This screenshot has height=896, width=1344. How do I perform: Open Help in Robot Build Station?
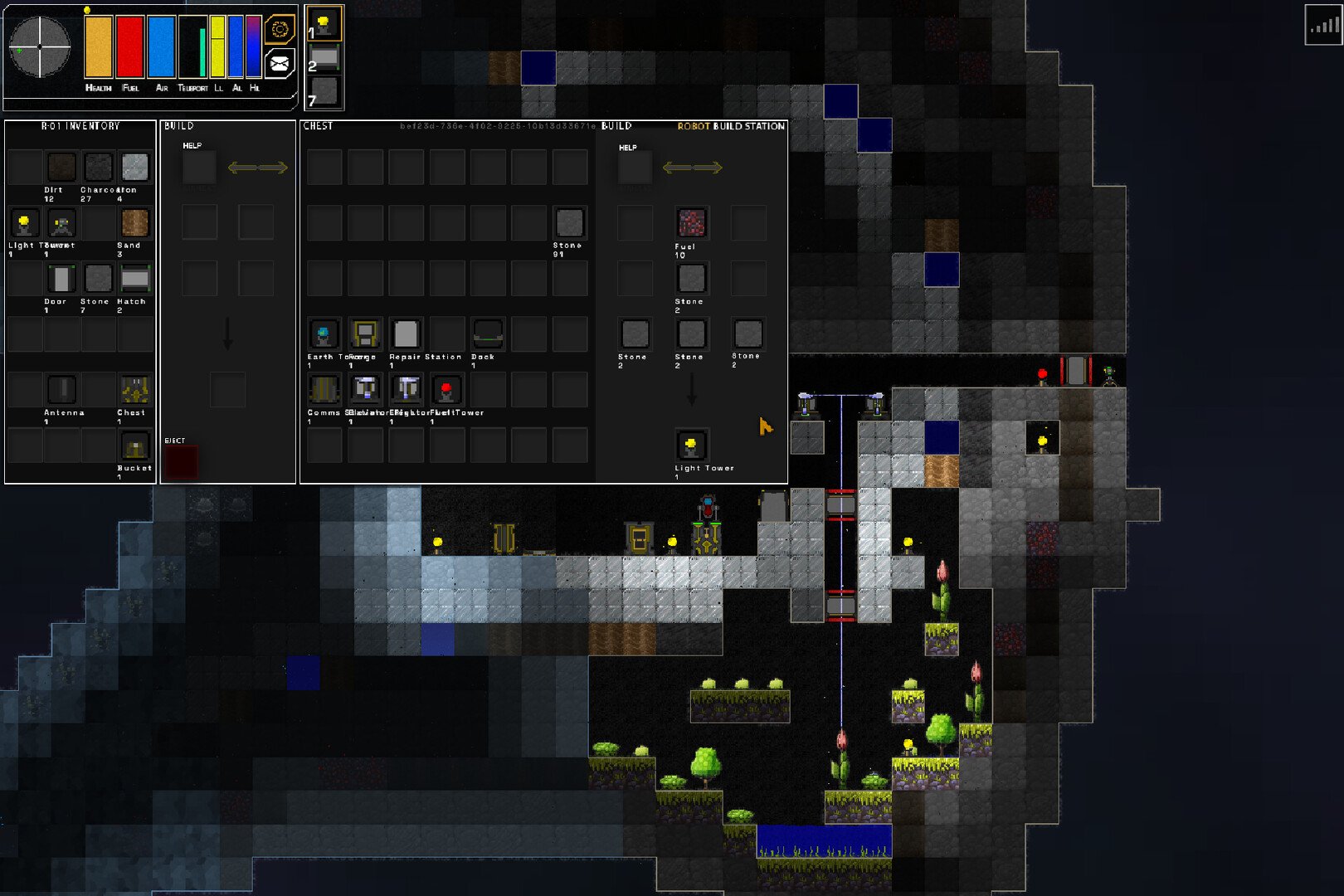[635, 164]
